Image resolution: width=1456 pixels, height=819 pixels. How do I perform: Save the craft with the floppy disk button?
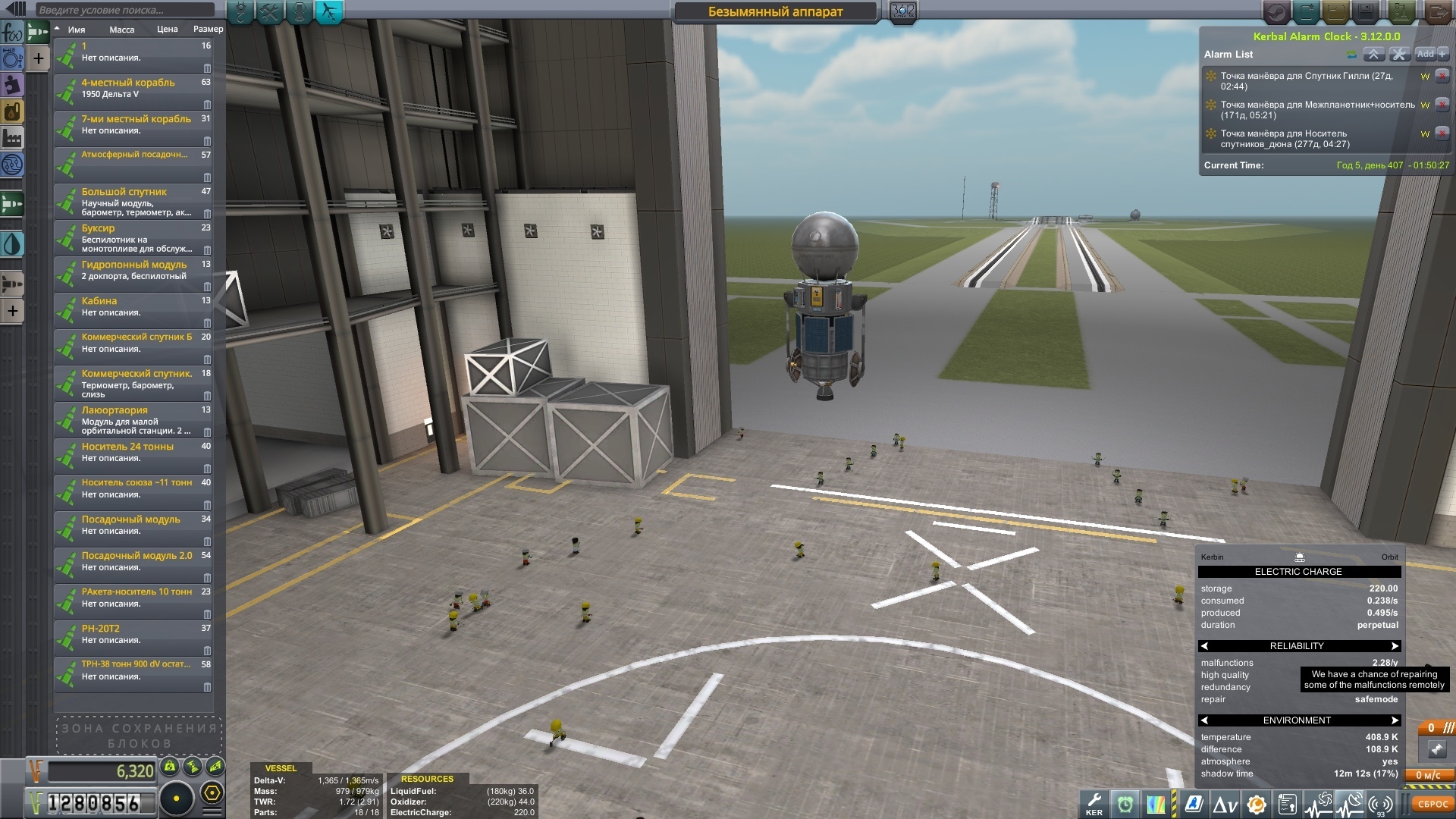tap(1366, 11)
